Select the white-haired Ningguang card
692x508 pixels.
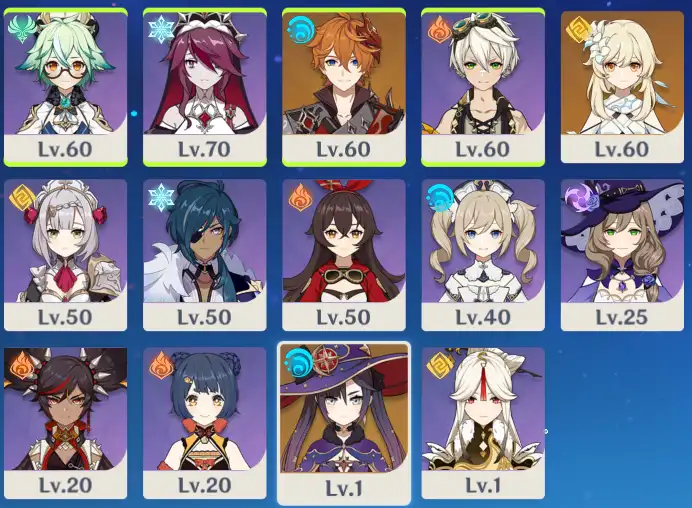[x=482, y=422]
